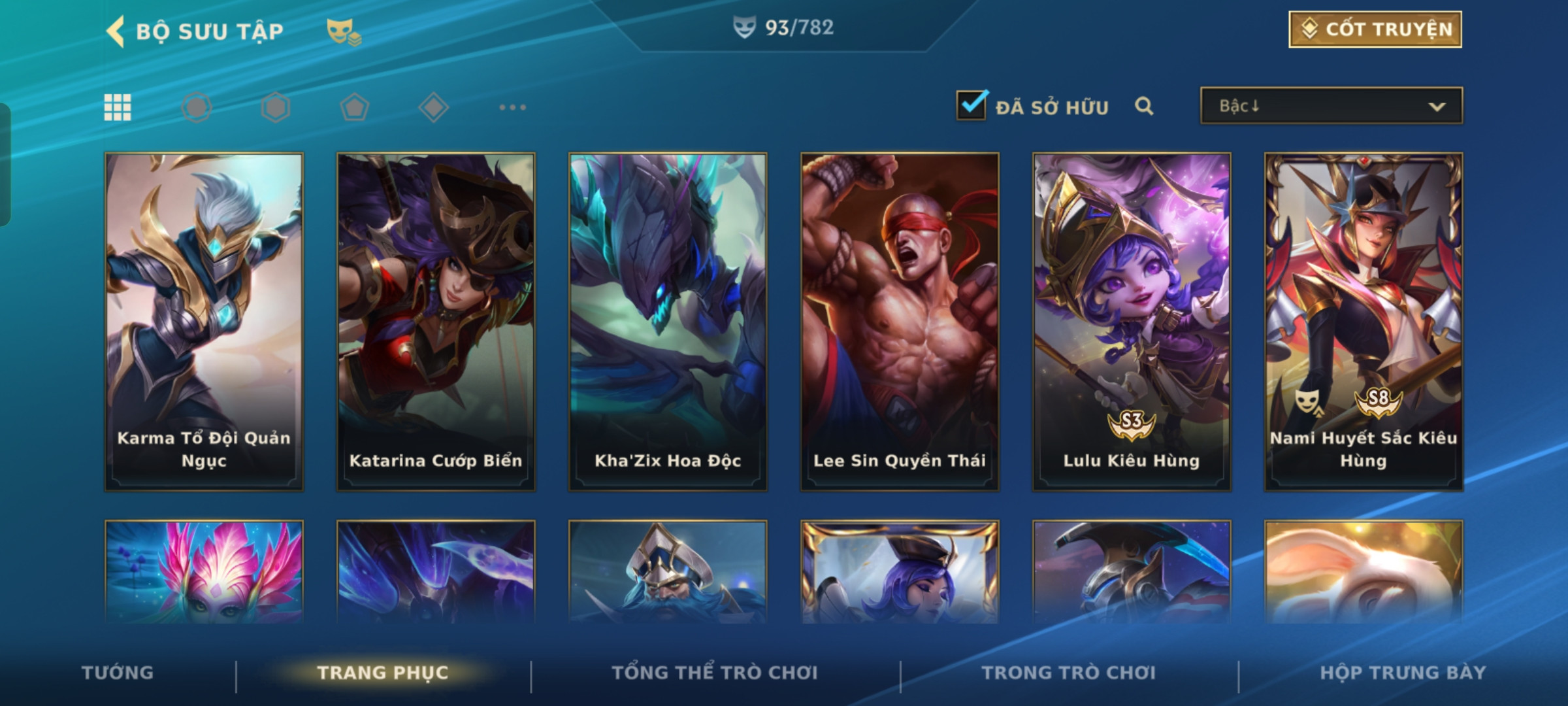Screen dimensions: 1568x706
Task: Open the Cốt Truyện button
Action: pyautogui.click(x=1375, y=29)
